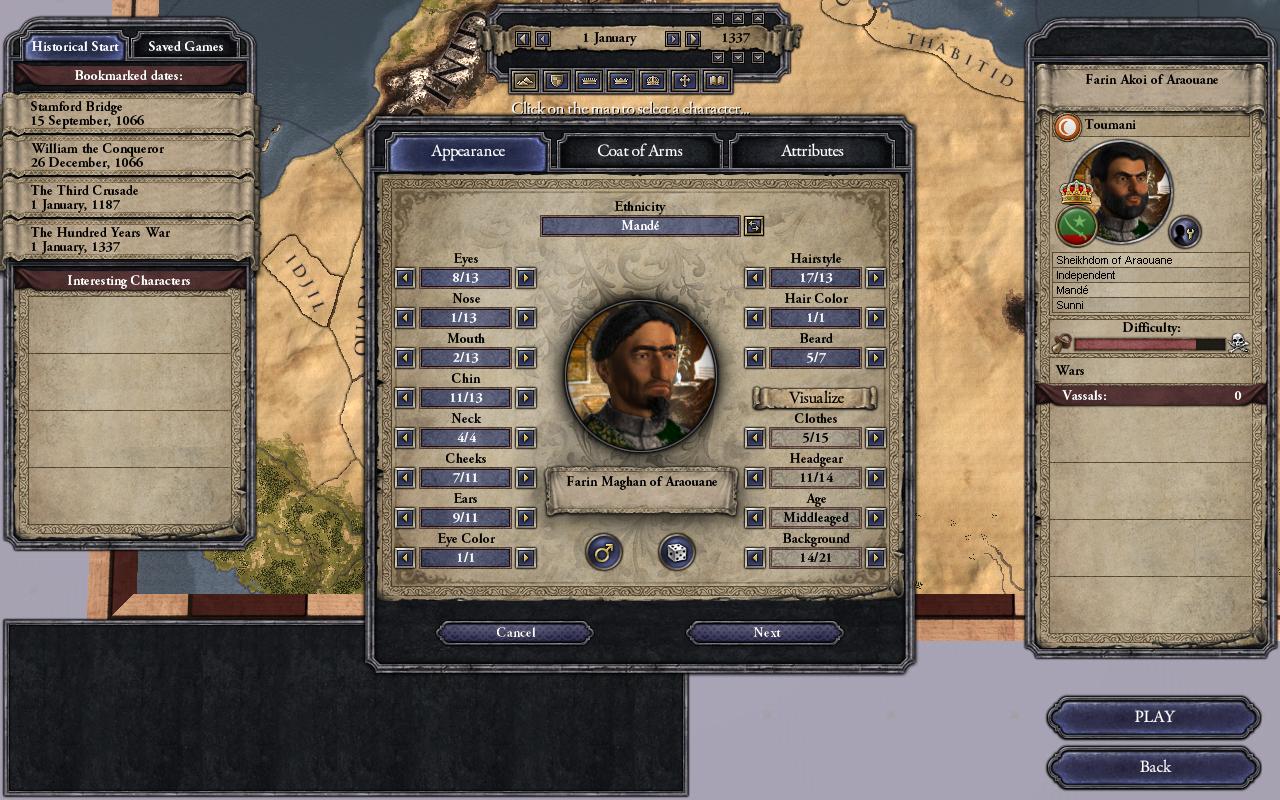
Task: Go to the previous Hairstyle option
Action: coord(755,278)
